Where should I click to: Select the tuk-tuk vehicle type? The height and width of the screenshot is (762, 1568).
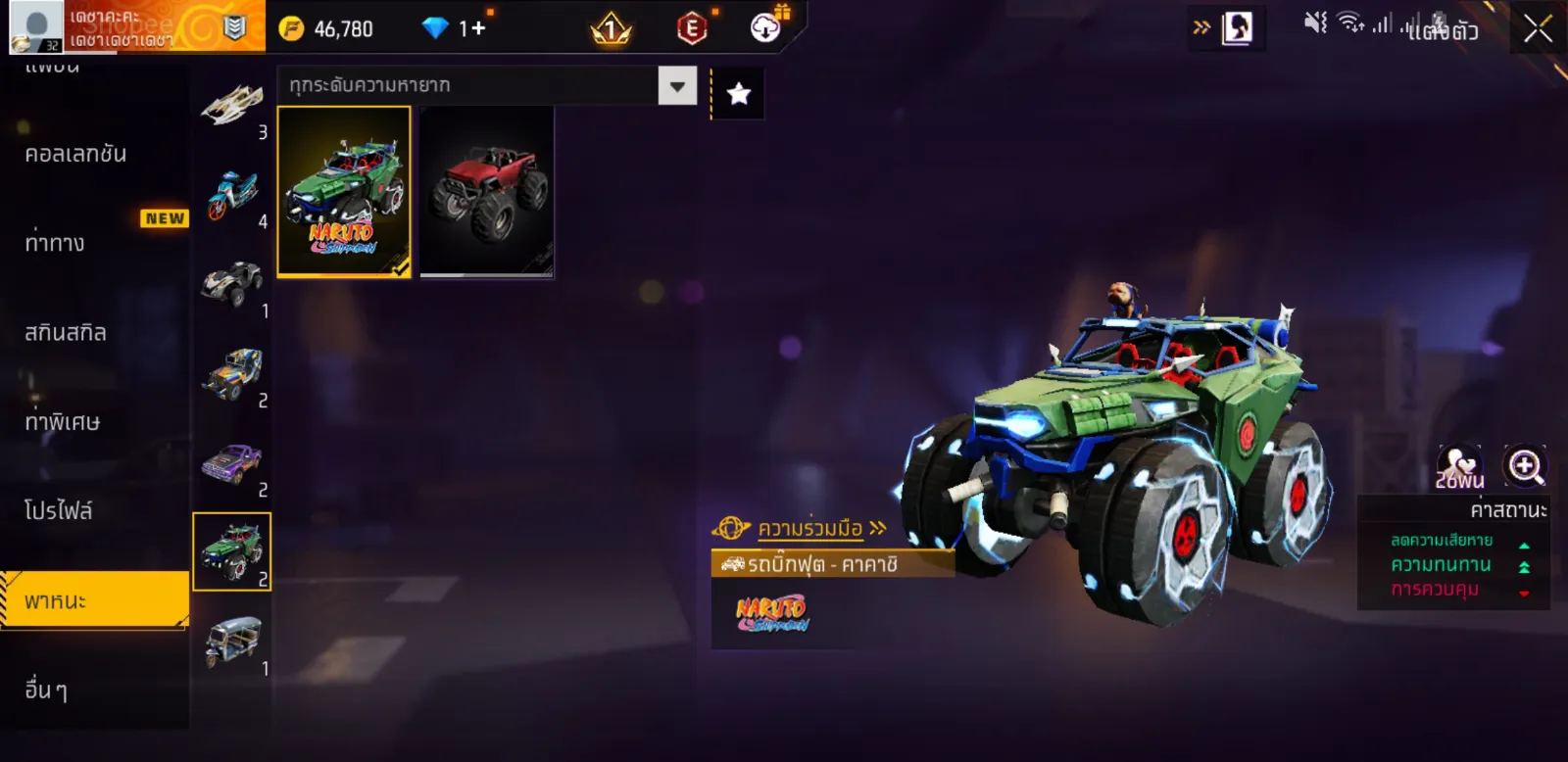pos(232,642)
